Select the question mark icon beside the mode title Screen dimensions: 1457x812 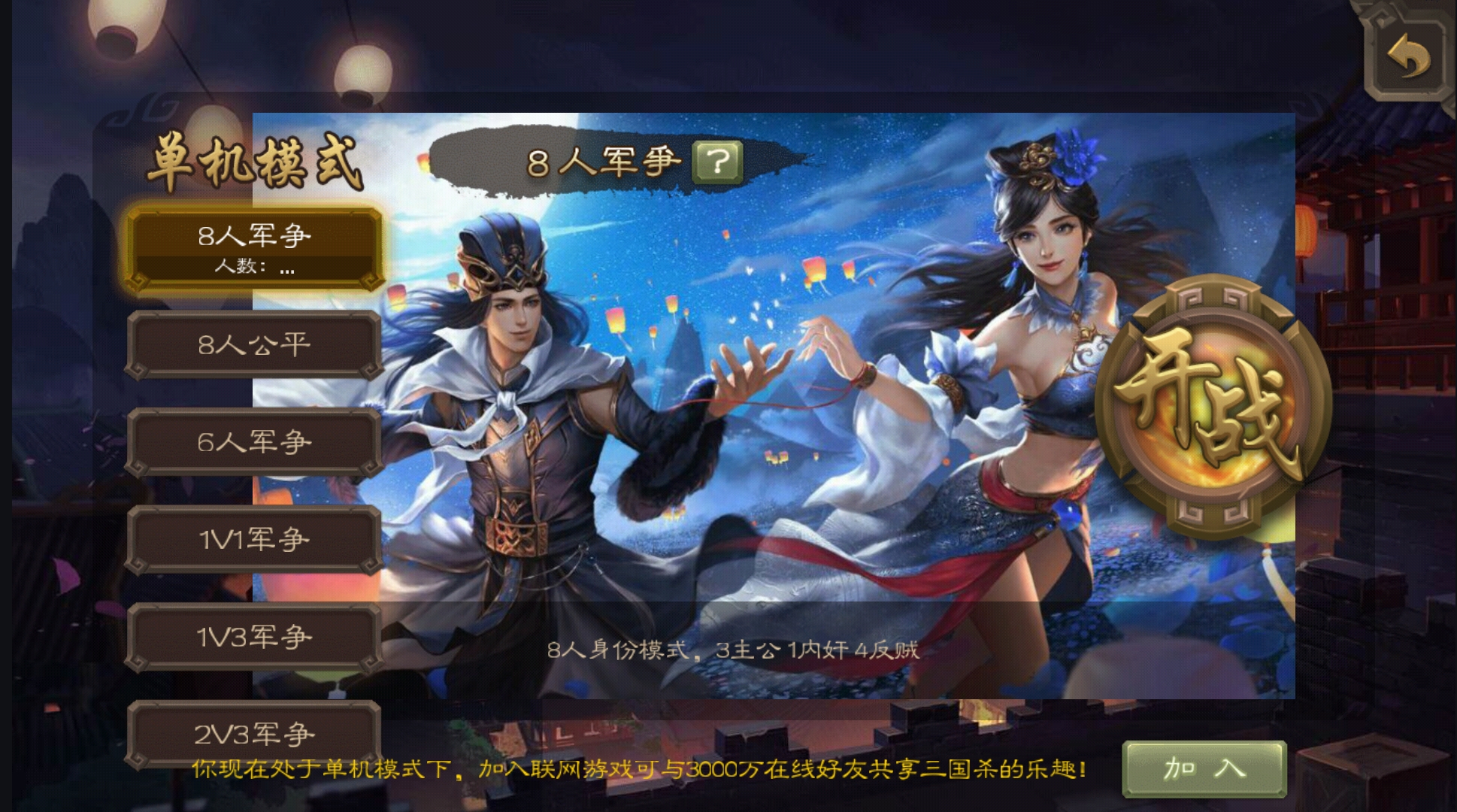718,162
